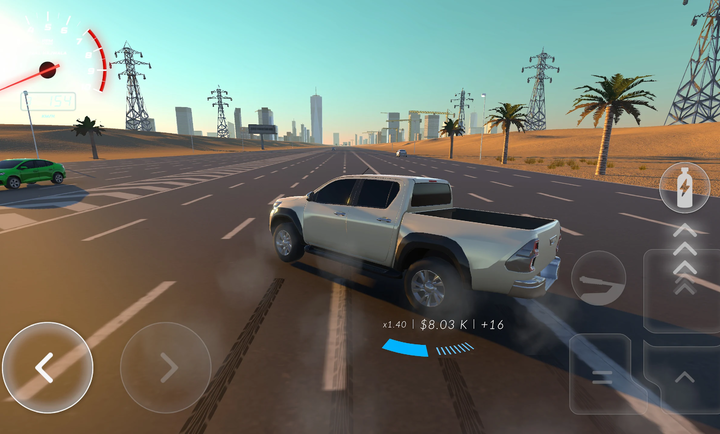Screen dimensions: 720x434
Task: Steer right with the right arrow button
Action: point(165,367)
